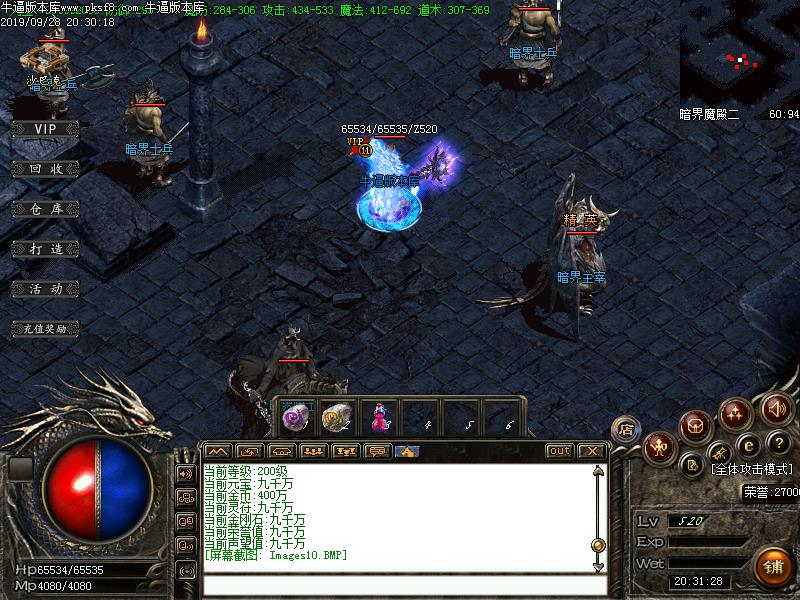Select the purple scroll in hotbar slot 1
This screenshot has height=600, width=800.
point(295,418)
